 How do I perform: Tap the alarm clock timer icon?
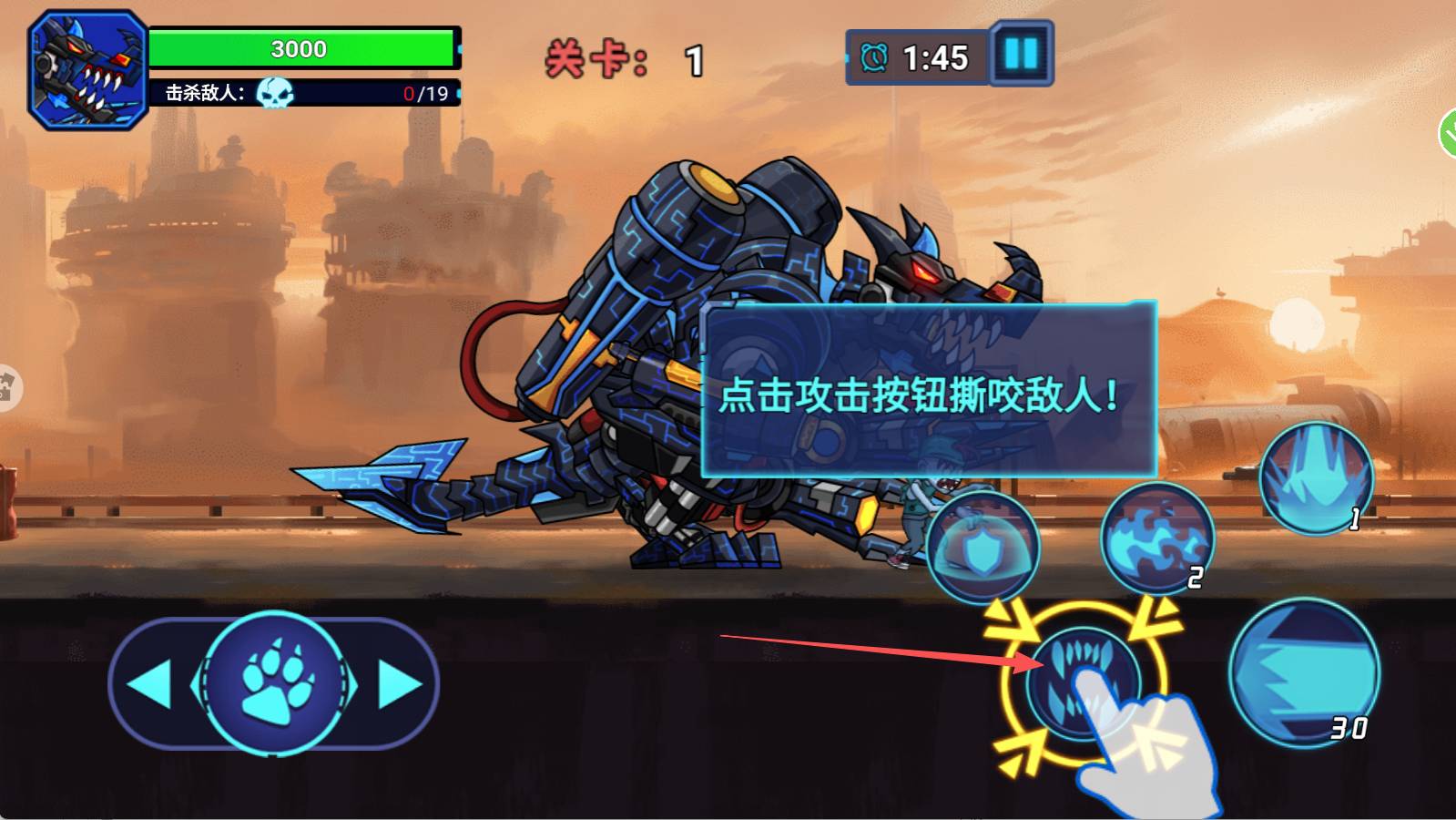pos(872,56)
